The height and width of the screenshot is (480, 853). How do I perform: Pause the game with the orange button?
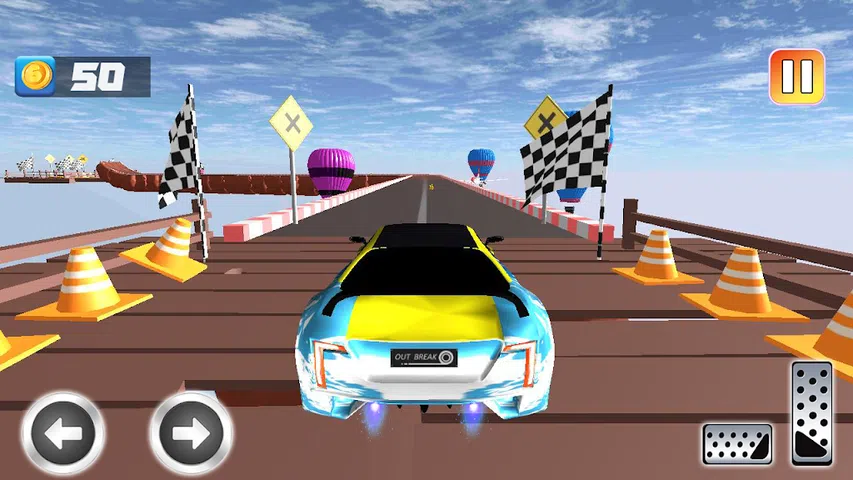point(796,77)
